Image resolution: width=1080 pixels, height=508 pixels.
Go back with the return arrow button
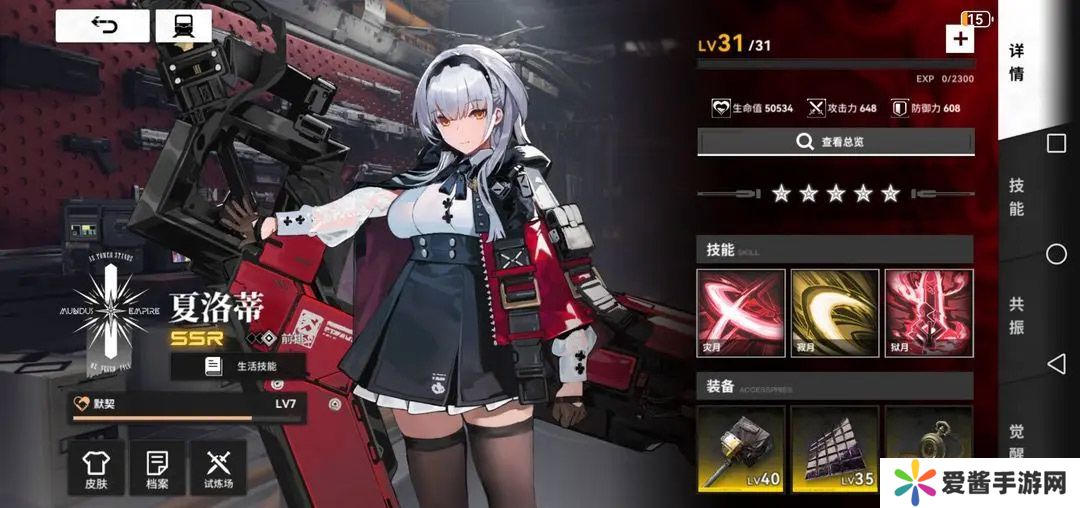(x=102, y=26)
